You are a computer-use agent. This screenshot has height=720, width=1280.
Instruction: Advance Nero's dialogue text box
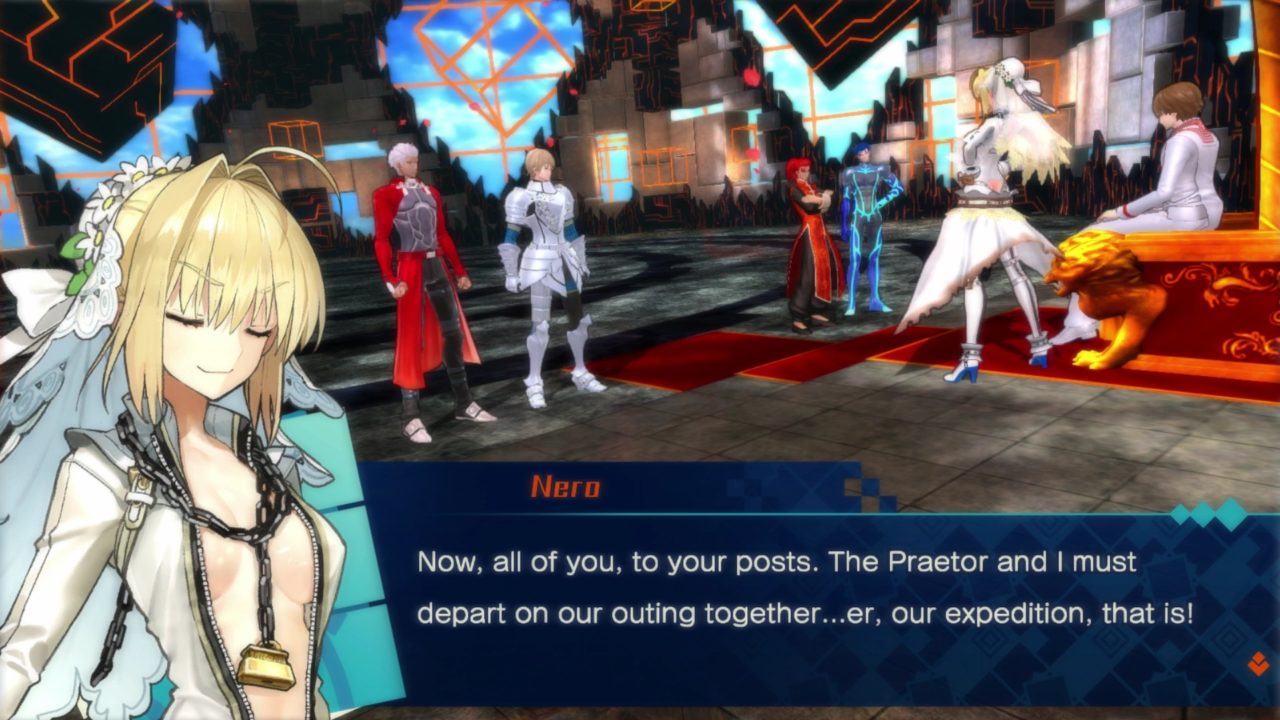point(800,588)
